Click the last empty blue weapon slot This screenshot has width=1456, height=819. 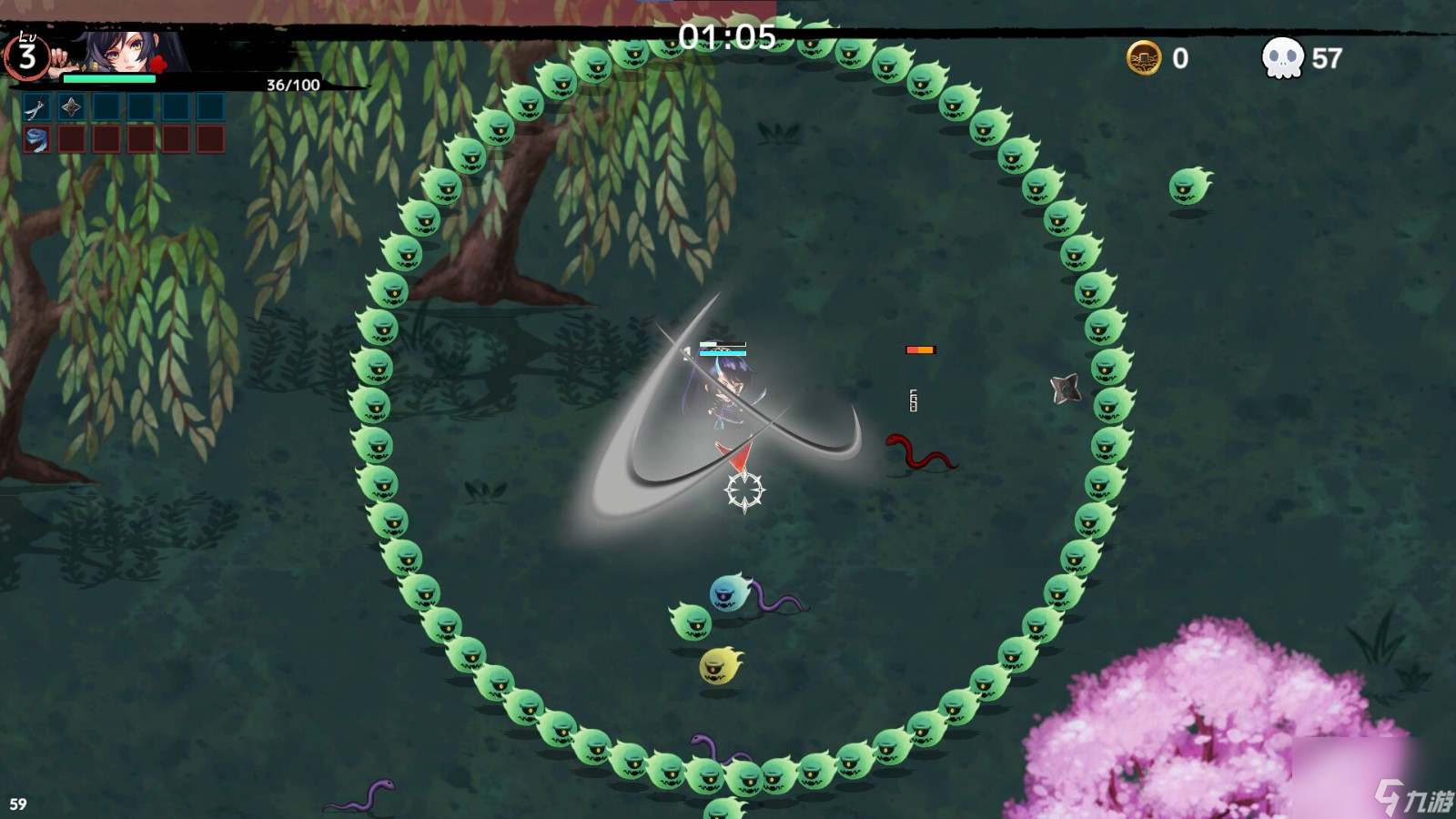210,106
